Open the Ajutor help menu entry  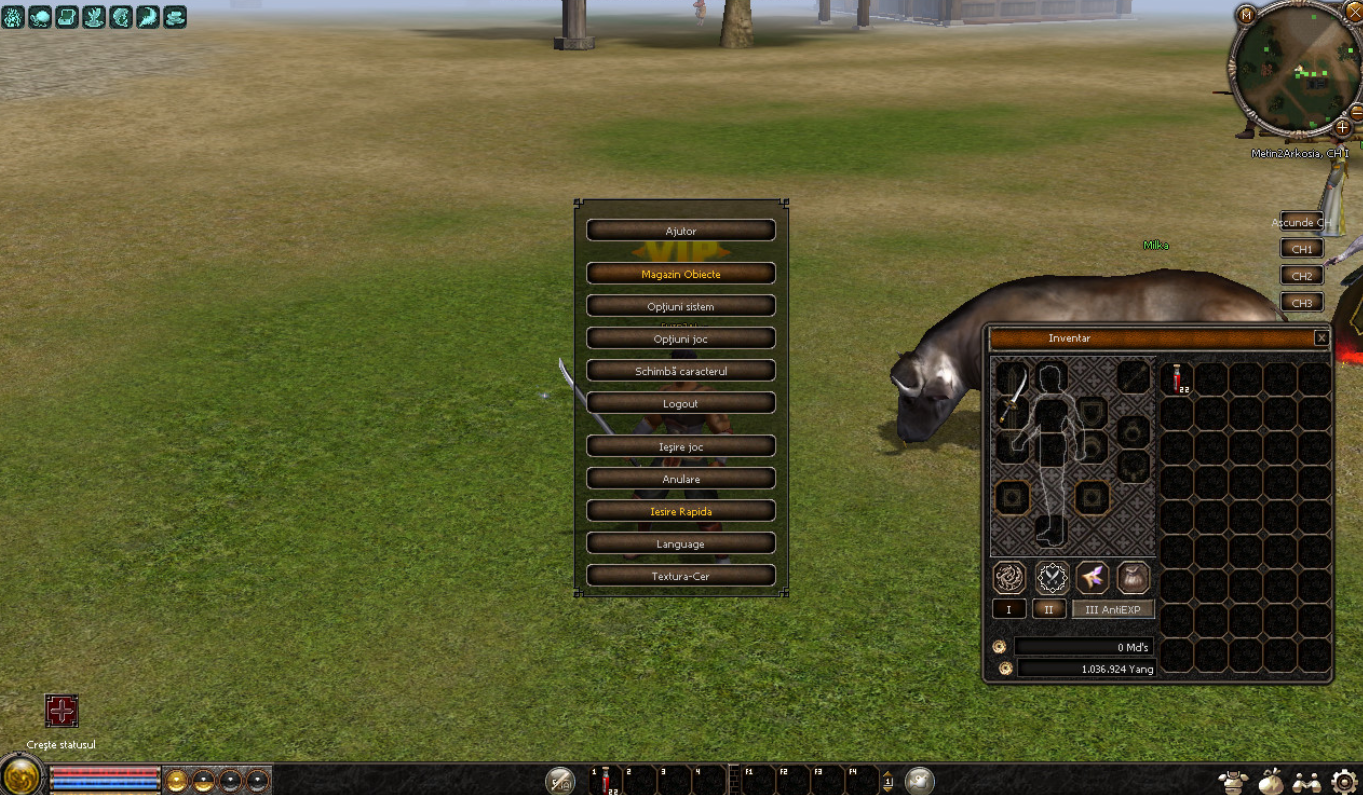(x=680, y=231)
